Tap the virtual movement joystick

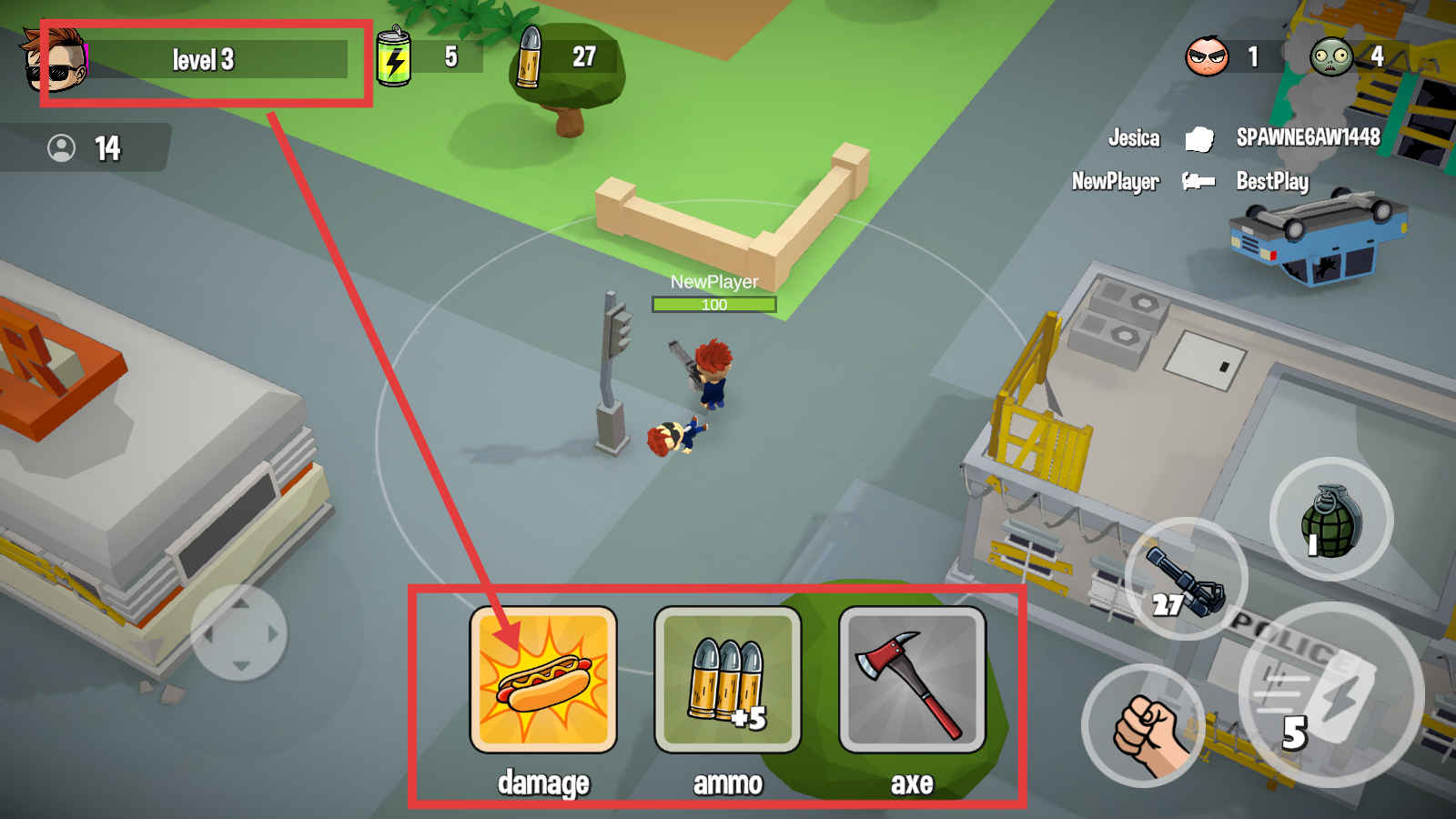tap(239, 632)
